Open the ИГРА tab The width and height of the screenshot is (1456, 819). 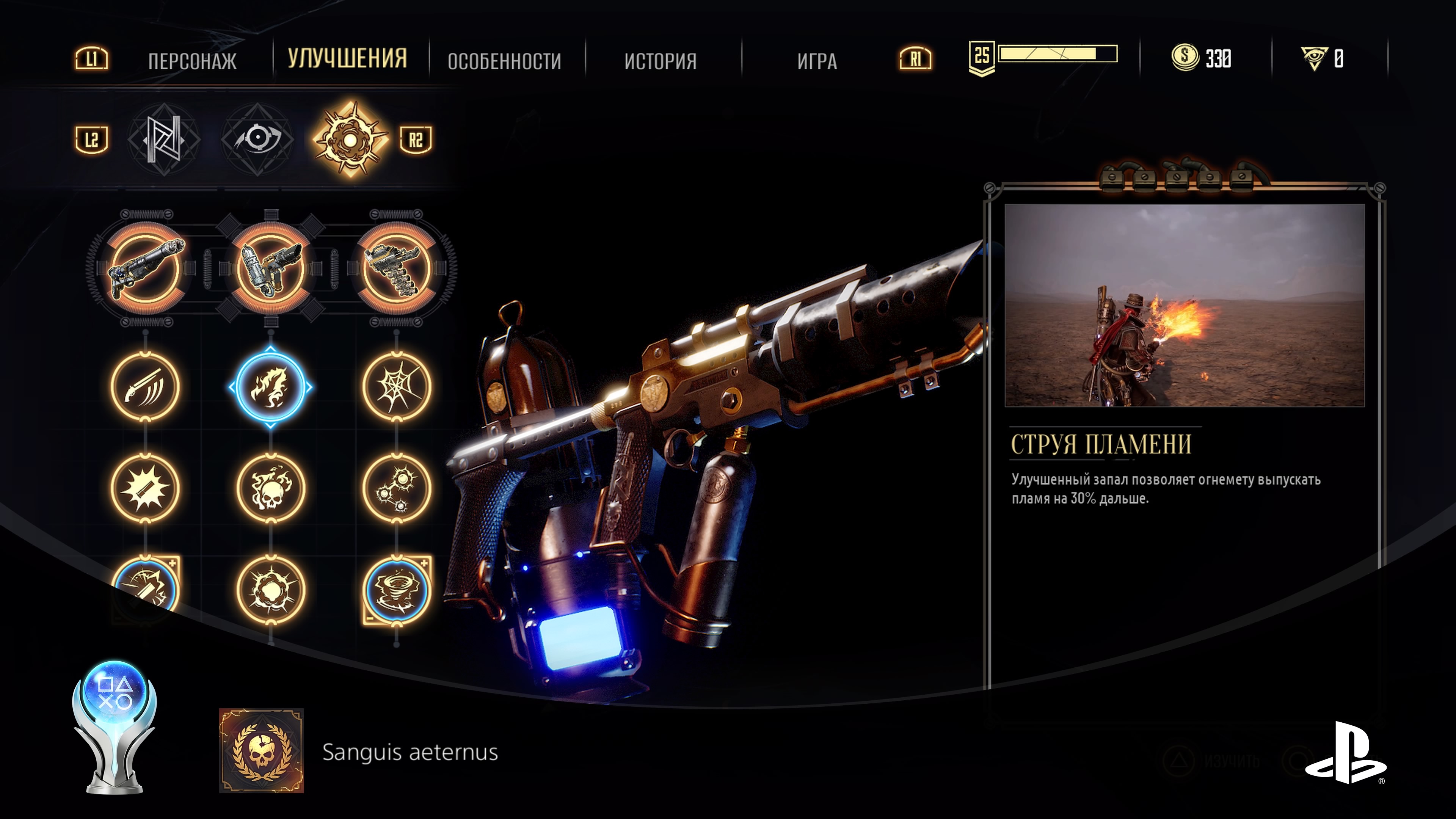817,61
